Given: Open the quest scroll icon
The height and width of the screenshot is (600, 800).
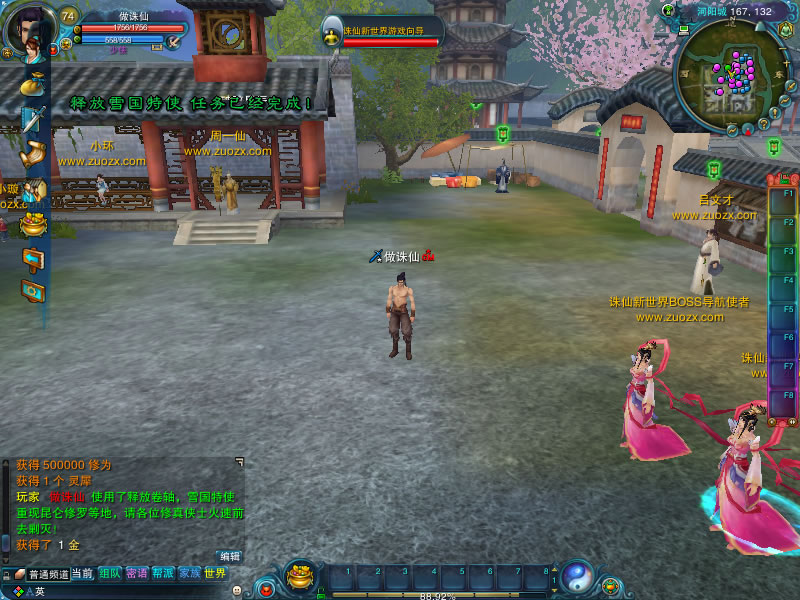Looking at the screenshot, I should point(33,154).
